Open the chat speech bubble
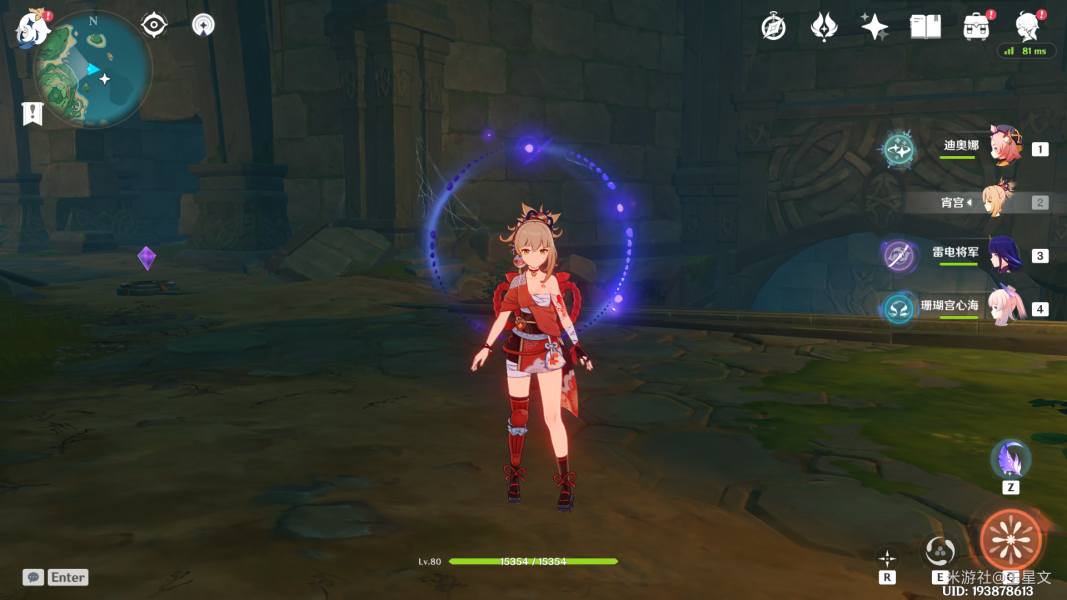 [x=33, y=577]
